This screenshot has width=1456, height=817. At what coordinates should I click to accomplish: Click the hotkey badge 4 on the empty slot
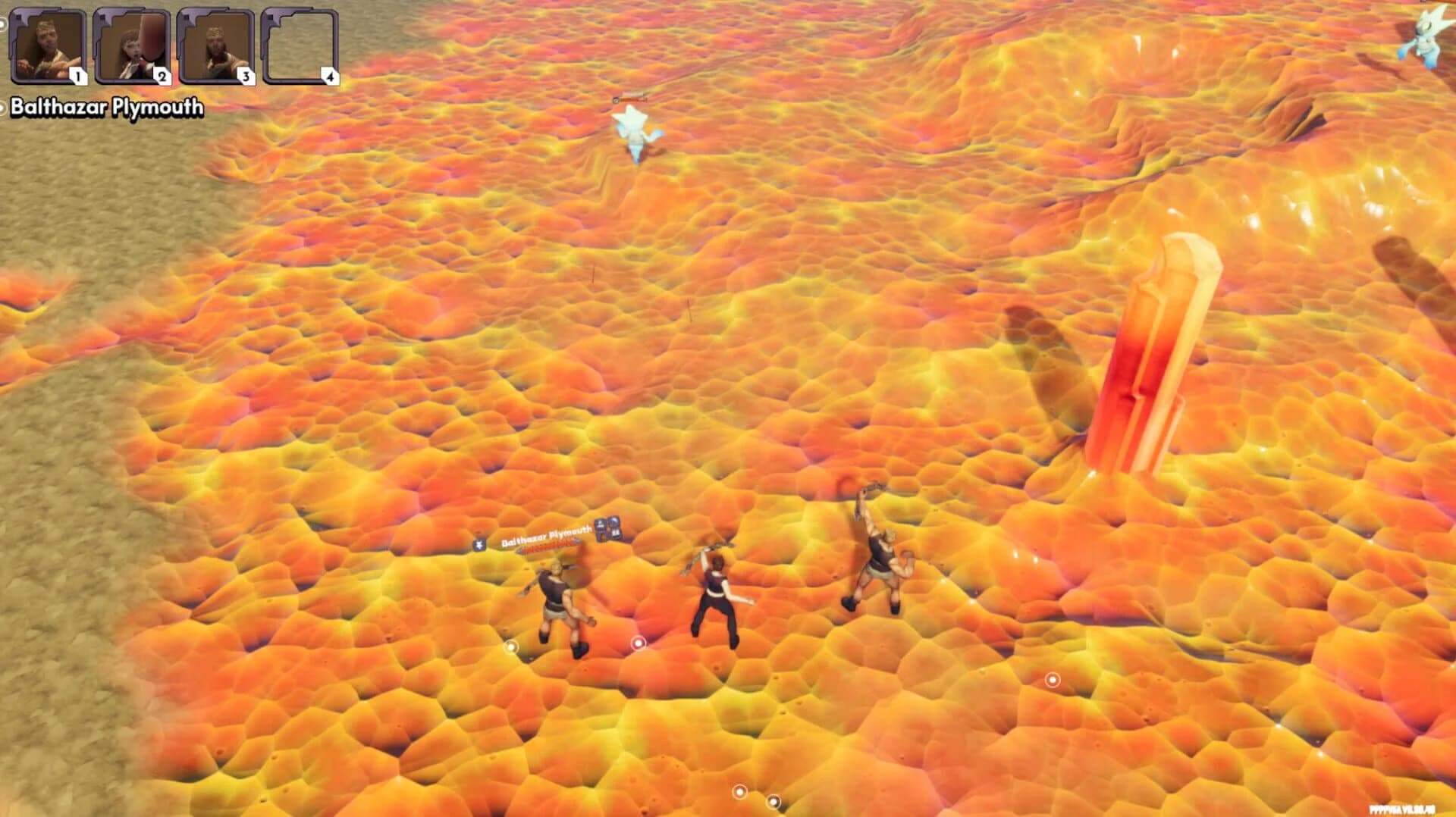pyautogui.click(x=329, y=75)
